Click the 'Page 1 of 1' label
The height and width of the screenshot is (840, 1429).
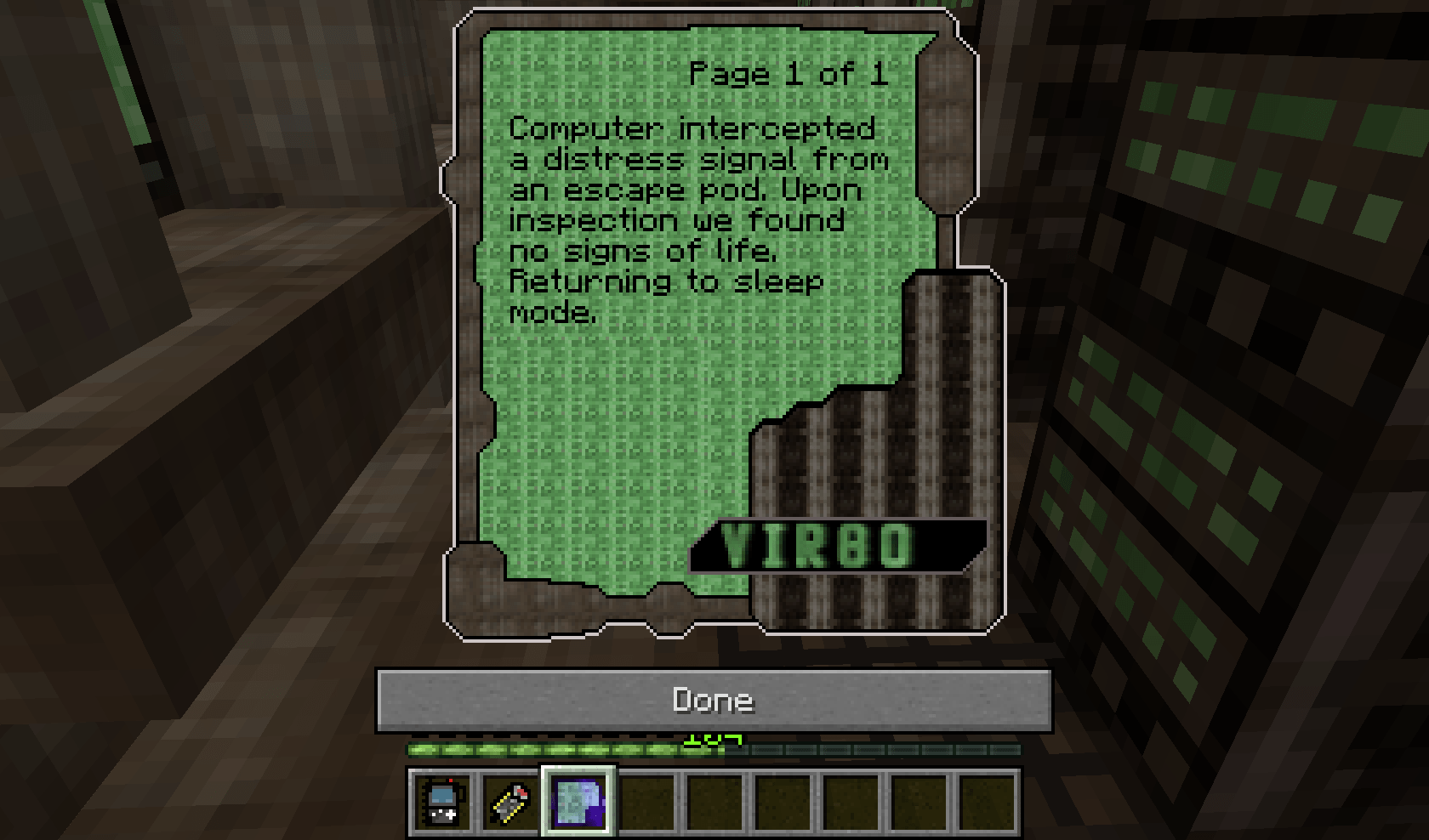point(787,75)
